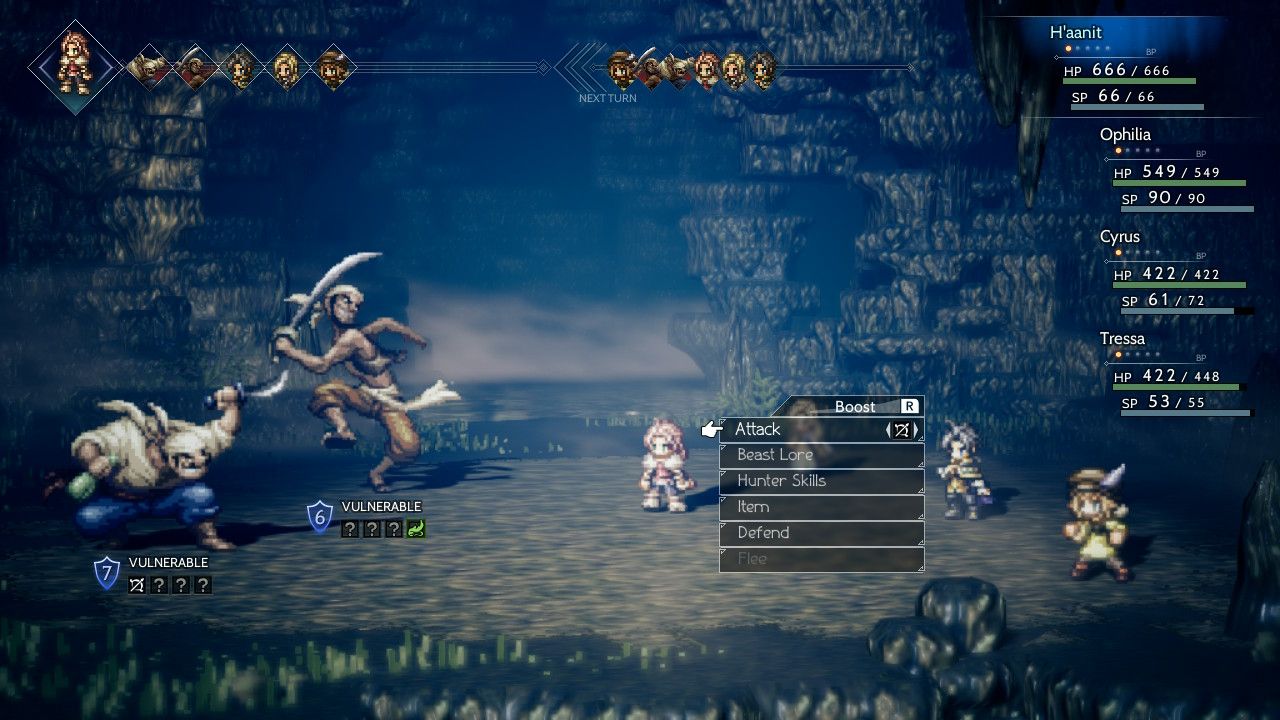Image resolution: width=1280 pixels, height=720 pixels.
Task: Click Tressa's portrait after the NEXT TURN marker
Action: (622, 68)
